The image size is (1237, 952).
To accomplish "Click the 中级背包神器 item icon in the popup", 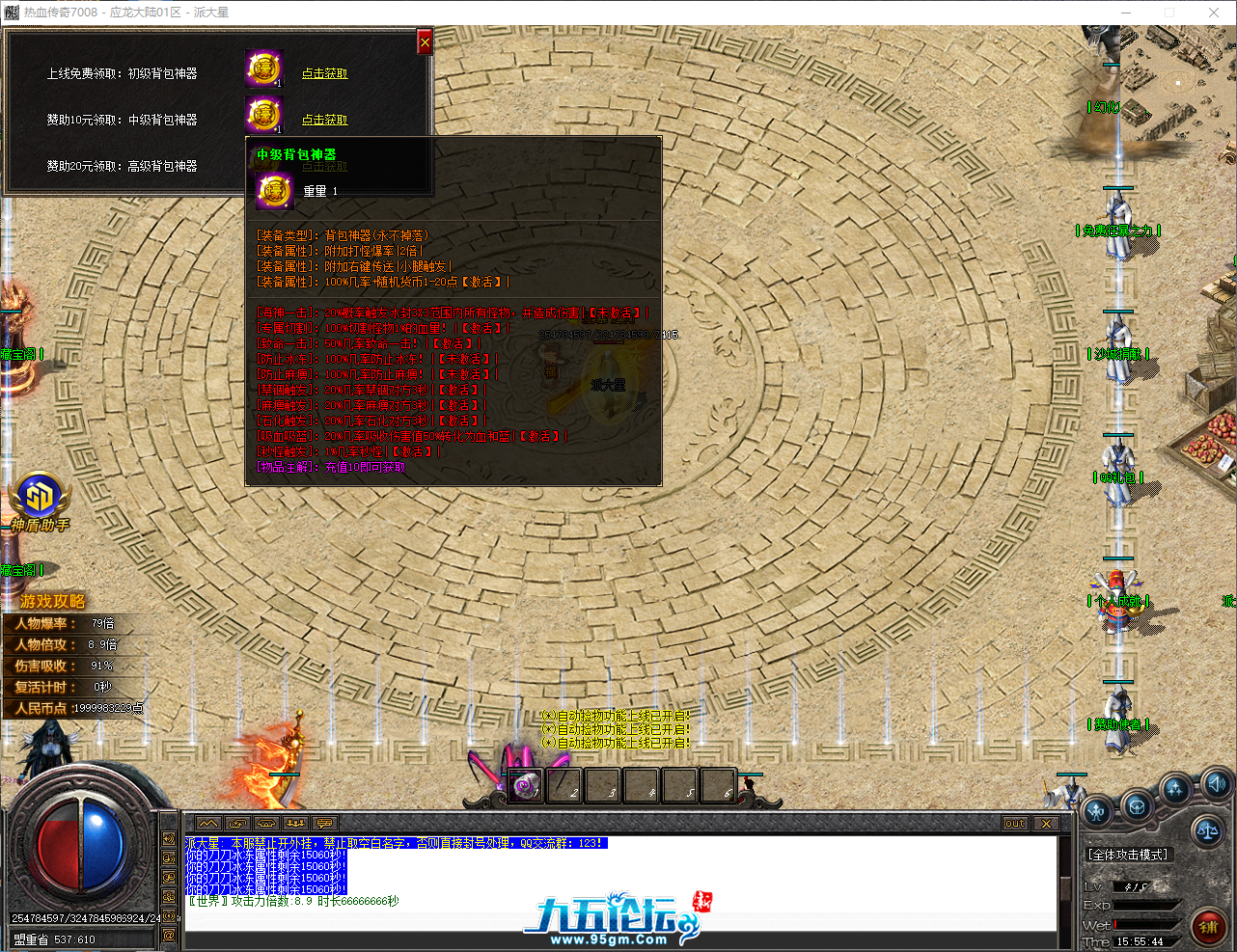I will [274, 190].
